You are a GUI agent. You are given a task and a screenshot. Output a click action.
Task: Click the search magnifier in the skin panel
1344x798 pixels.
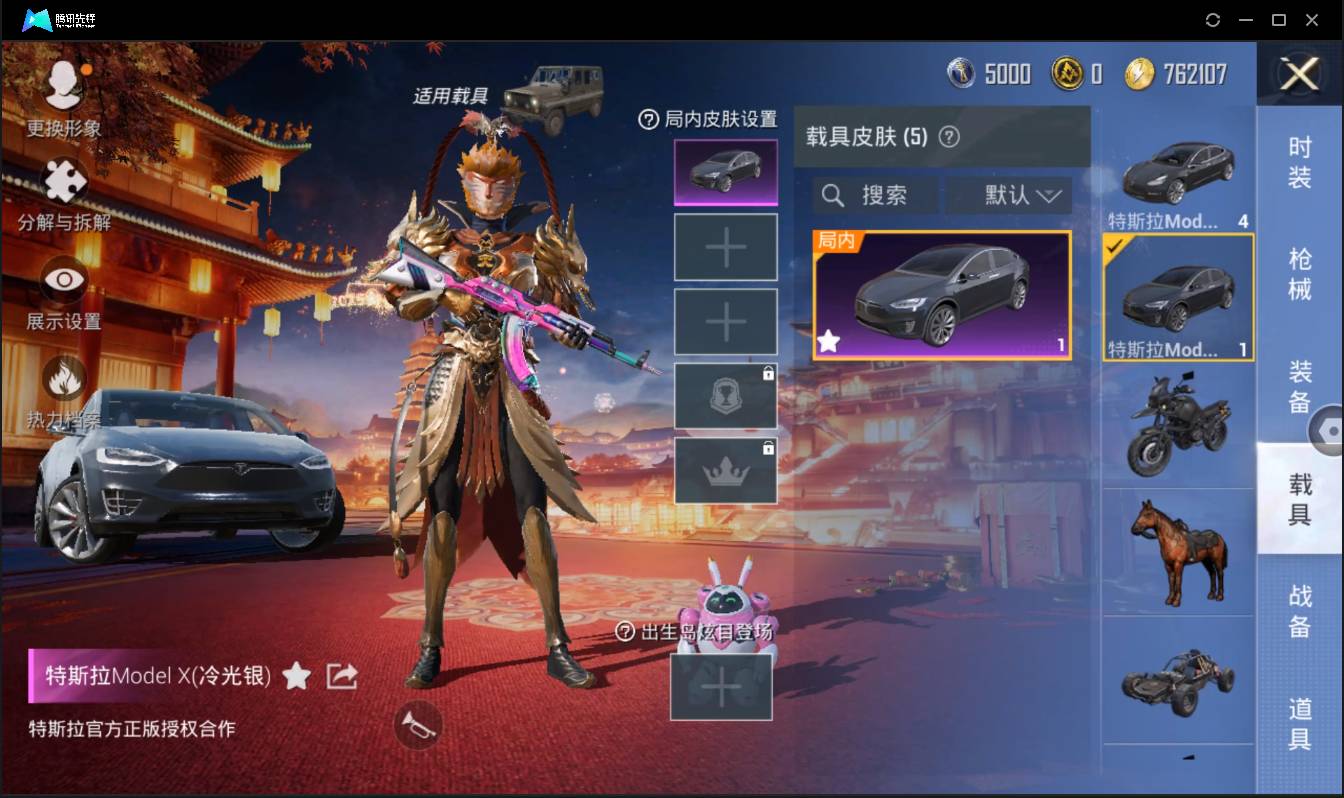click(833, 195)
